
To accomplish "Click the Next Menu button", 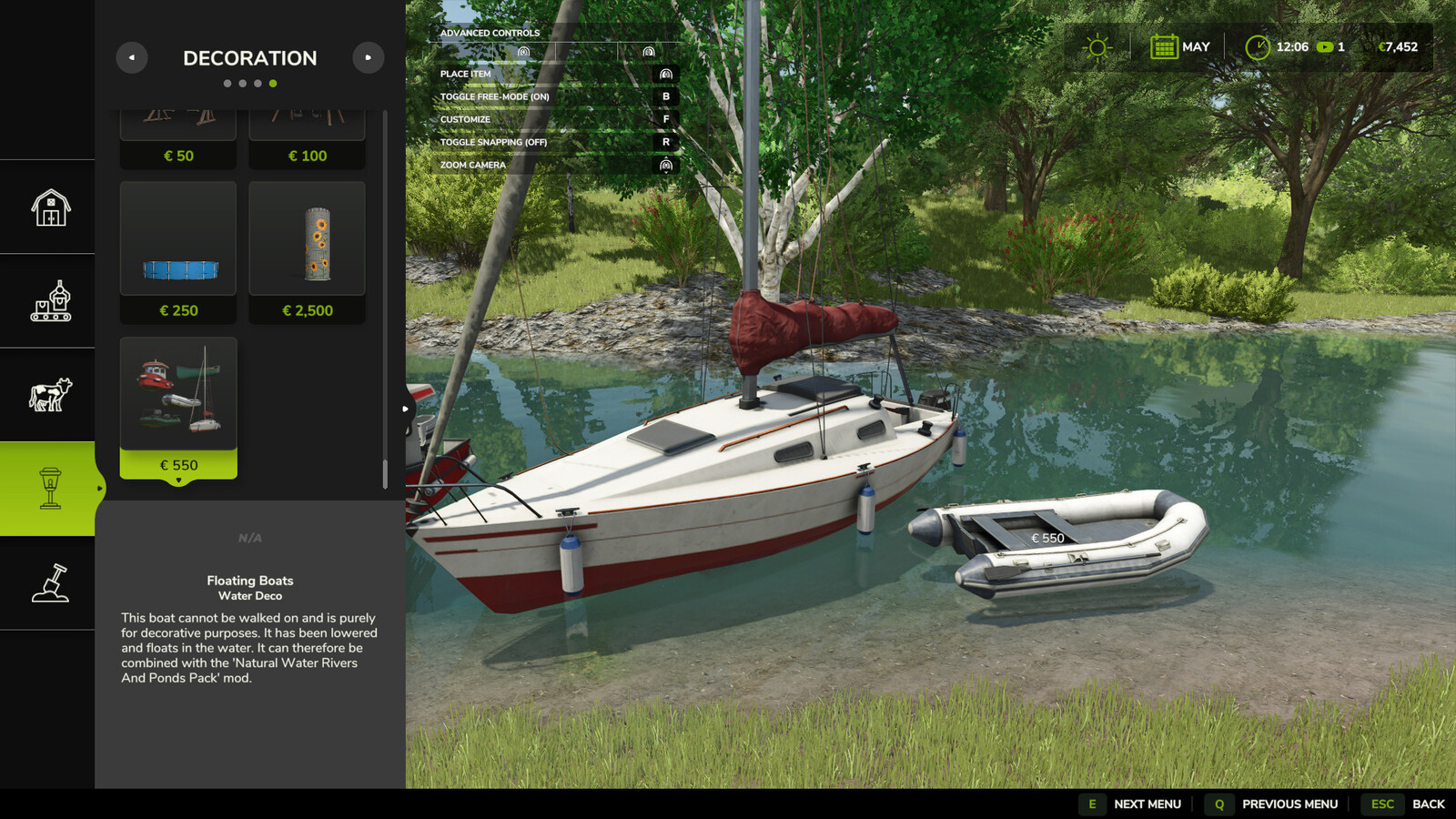I will [1131, 804].
